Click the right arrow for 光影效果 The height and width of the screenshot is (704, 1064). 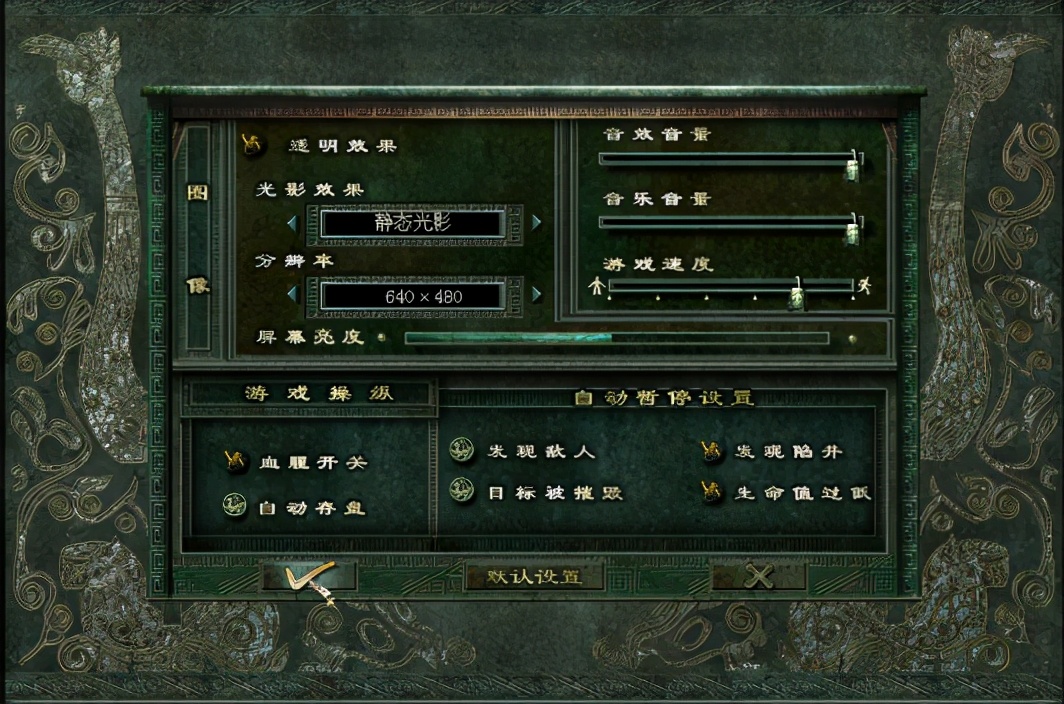click(x=537, y=222)
